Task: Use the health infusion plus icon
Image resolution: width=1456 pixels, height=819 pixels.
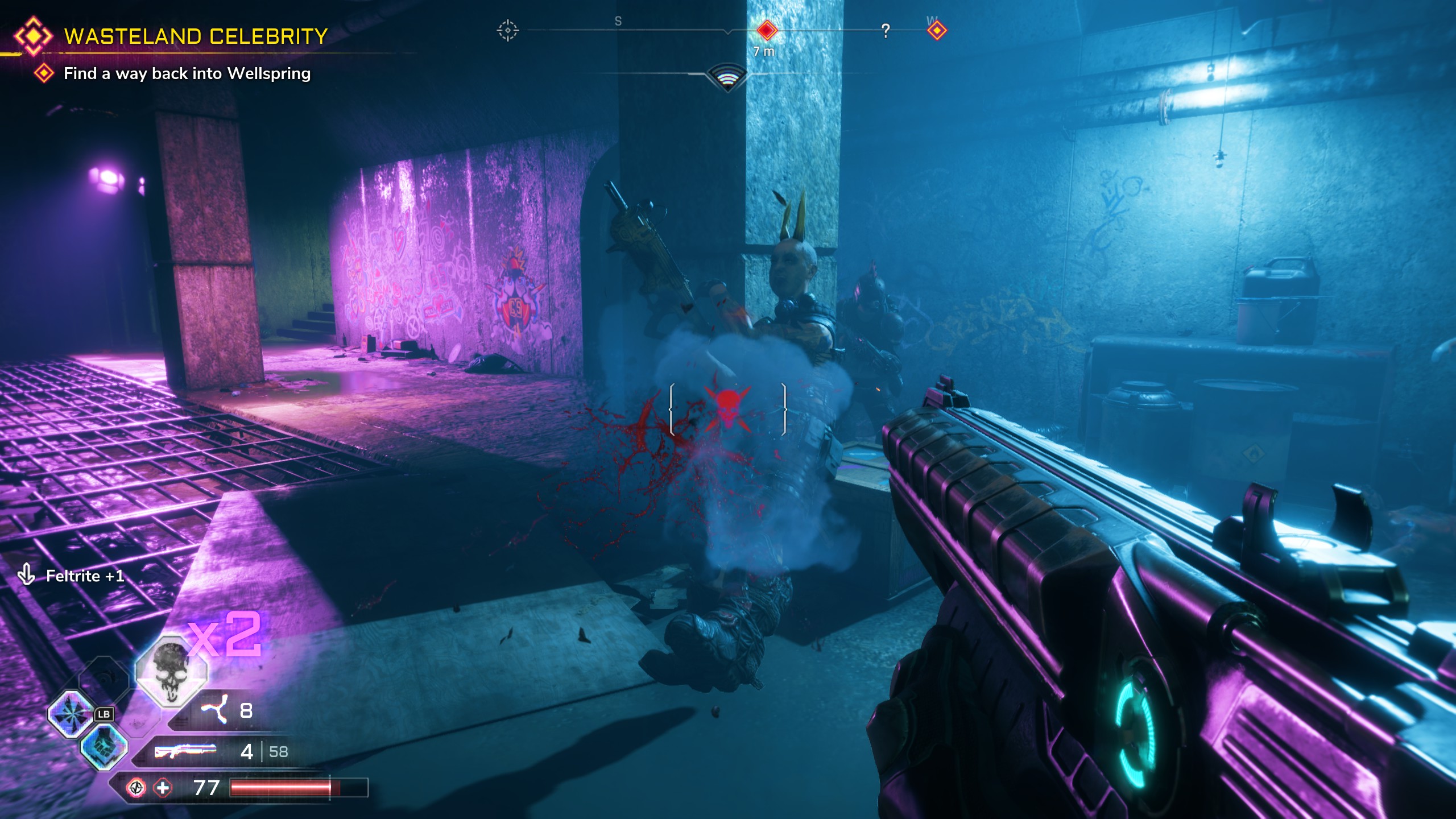Action: click(x=163, y=788)
